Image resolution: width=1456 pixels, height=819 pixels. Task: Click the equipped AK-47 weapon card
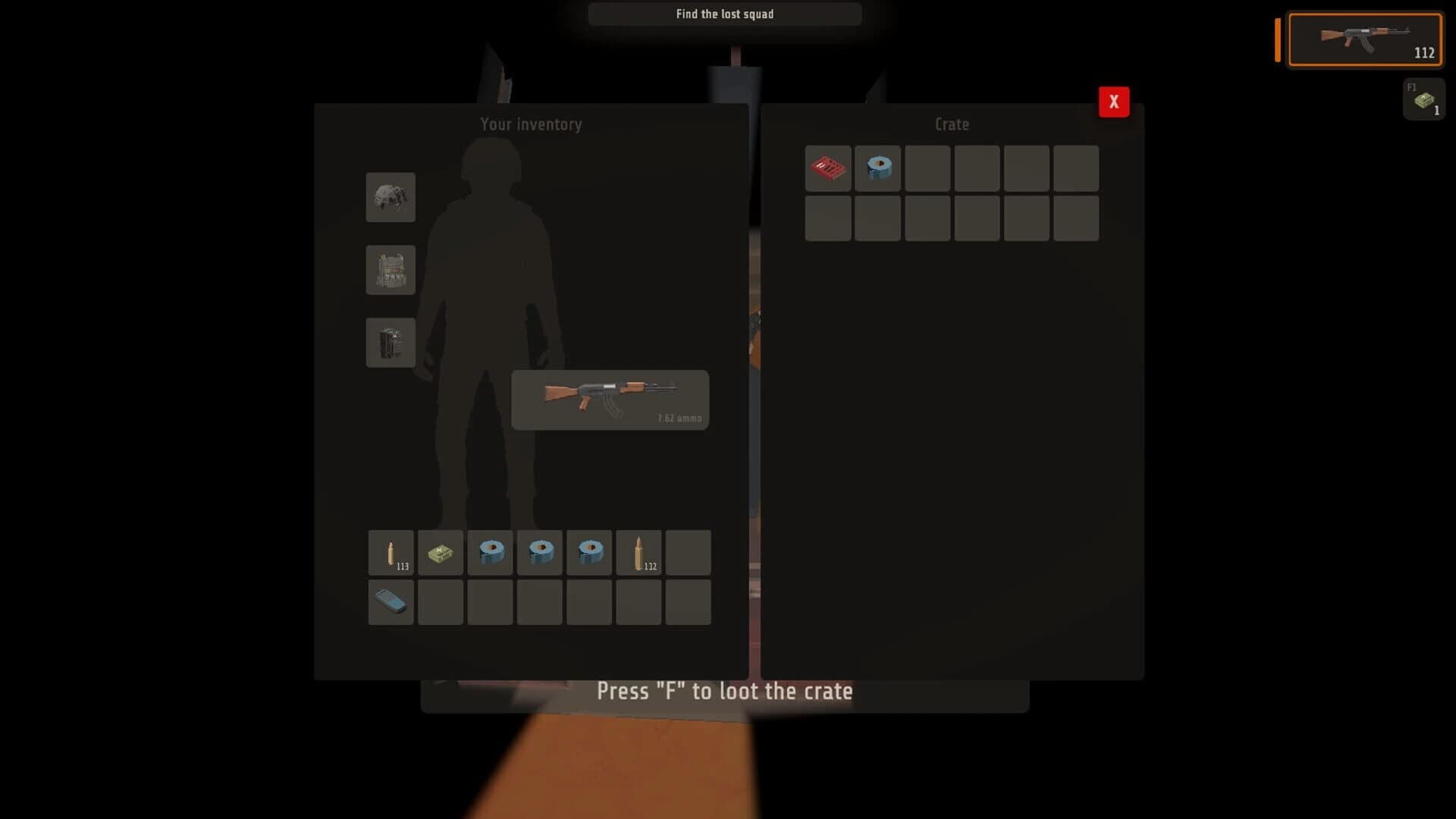pyautogui.click(x=610, y=400)
